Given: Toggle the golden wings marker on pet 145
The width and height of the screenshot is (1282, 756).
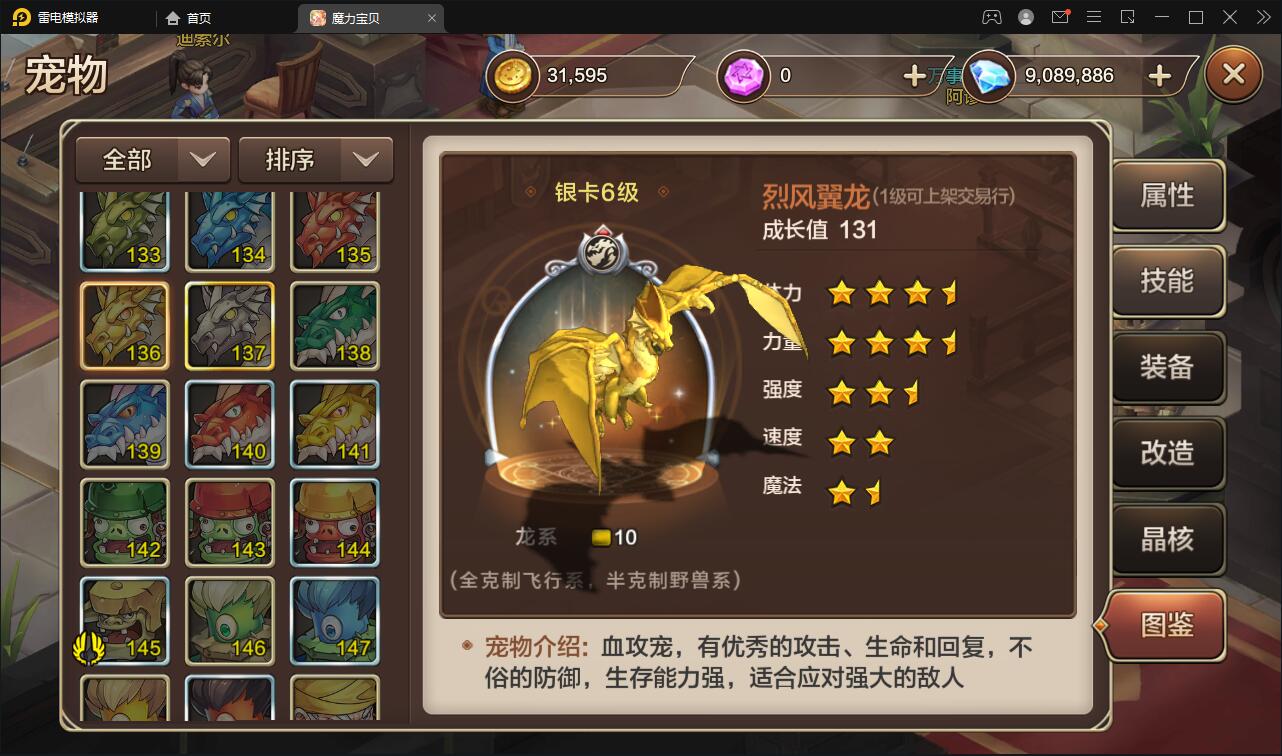Looking at the screenshot, I should (x=91, y=648).
